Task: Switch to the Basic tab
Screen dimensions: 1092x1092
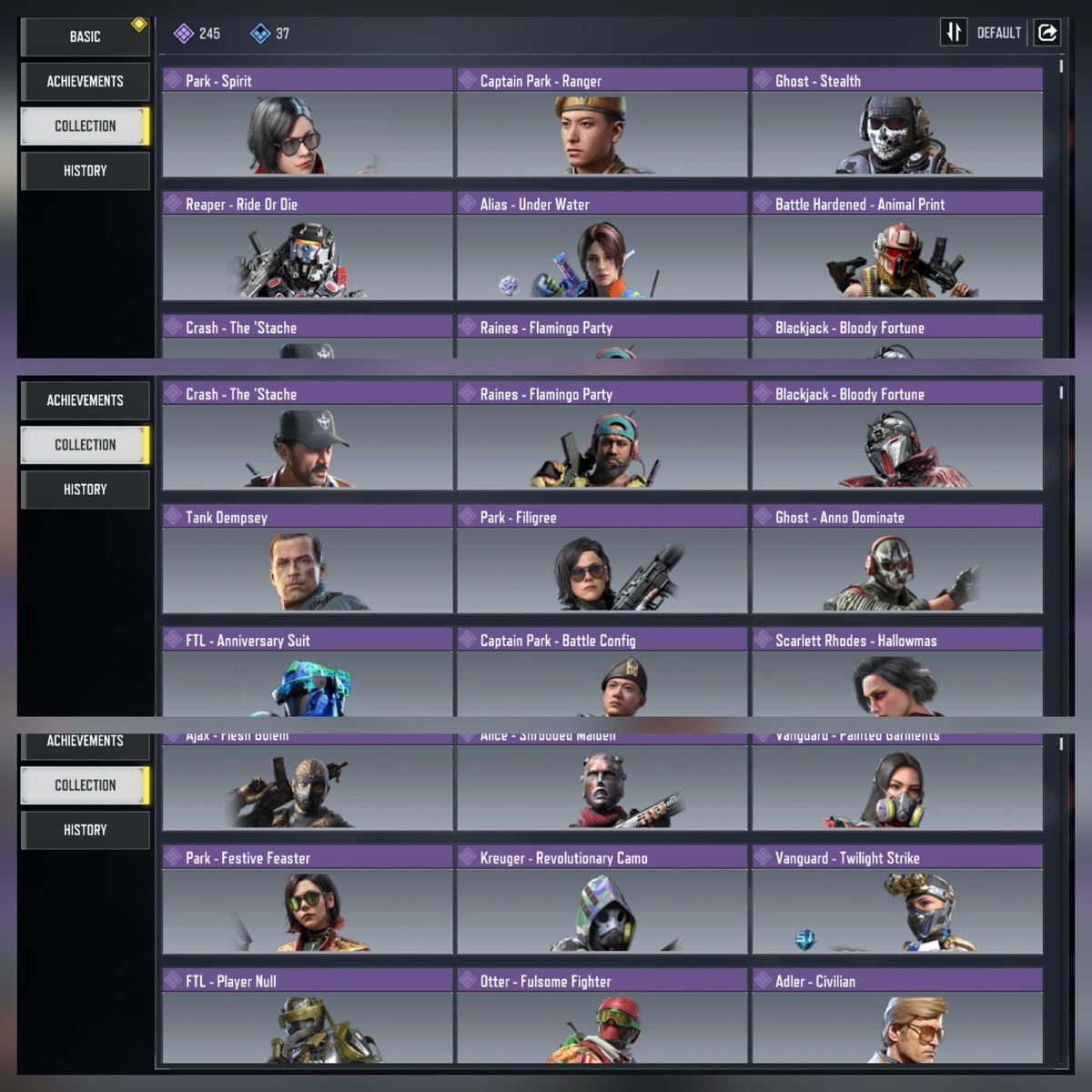Action: click(85, 36)
